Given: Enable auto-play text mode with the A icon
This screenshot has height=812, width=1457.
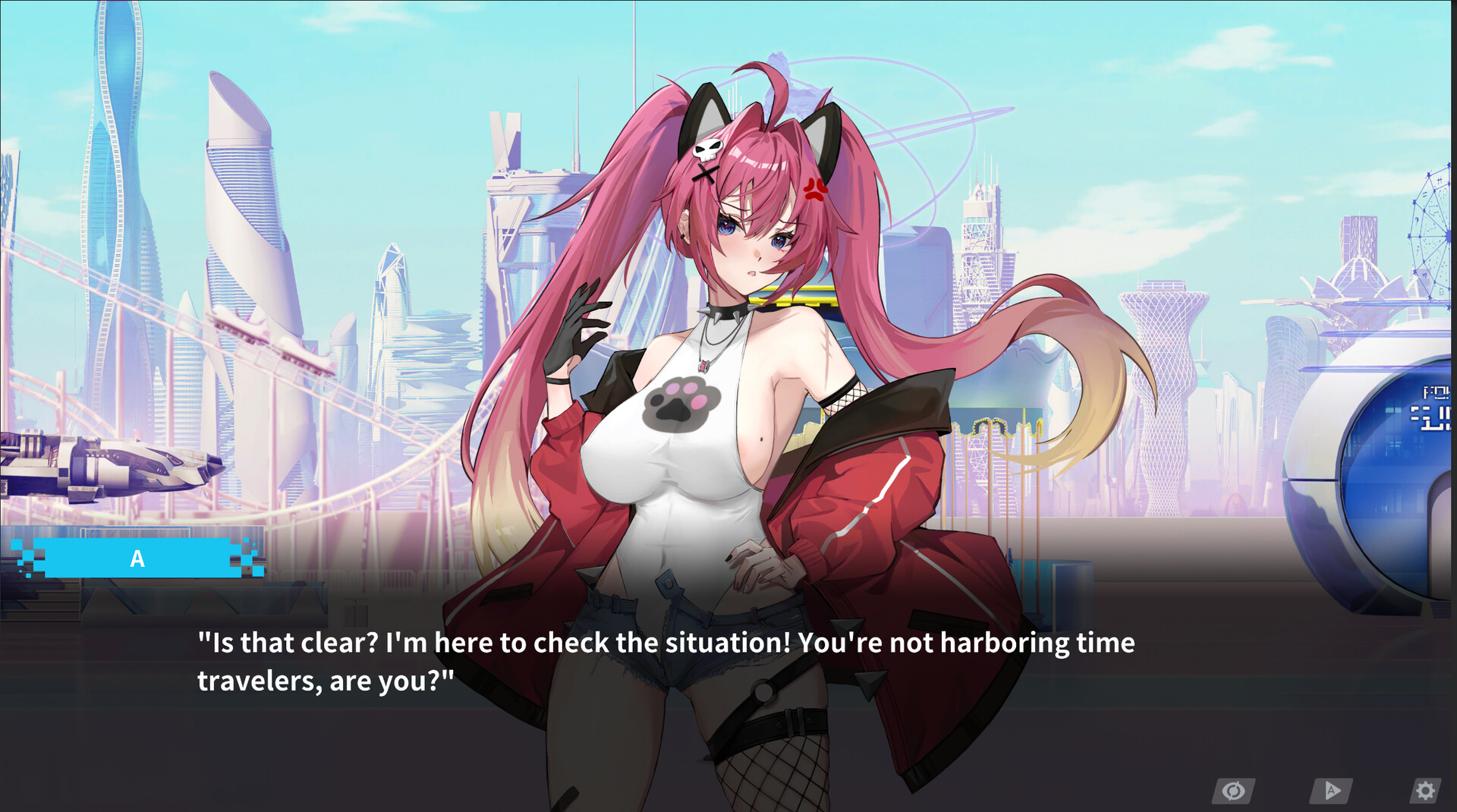Looking at the screenshot, I should click(x=1332, y=792).
